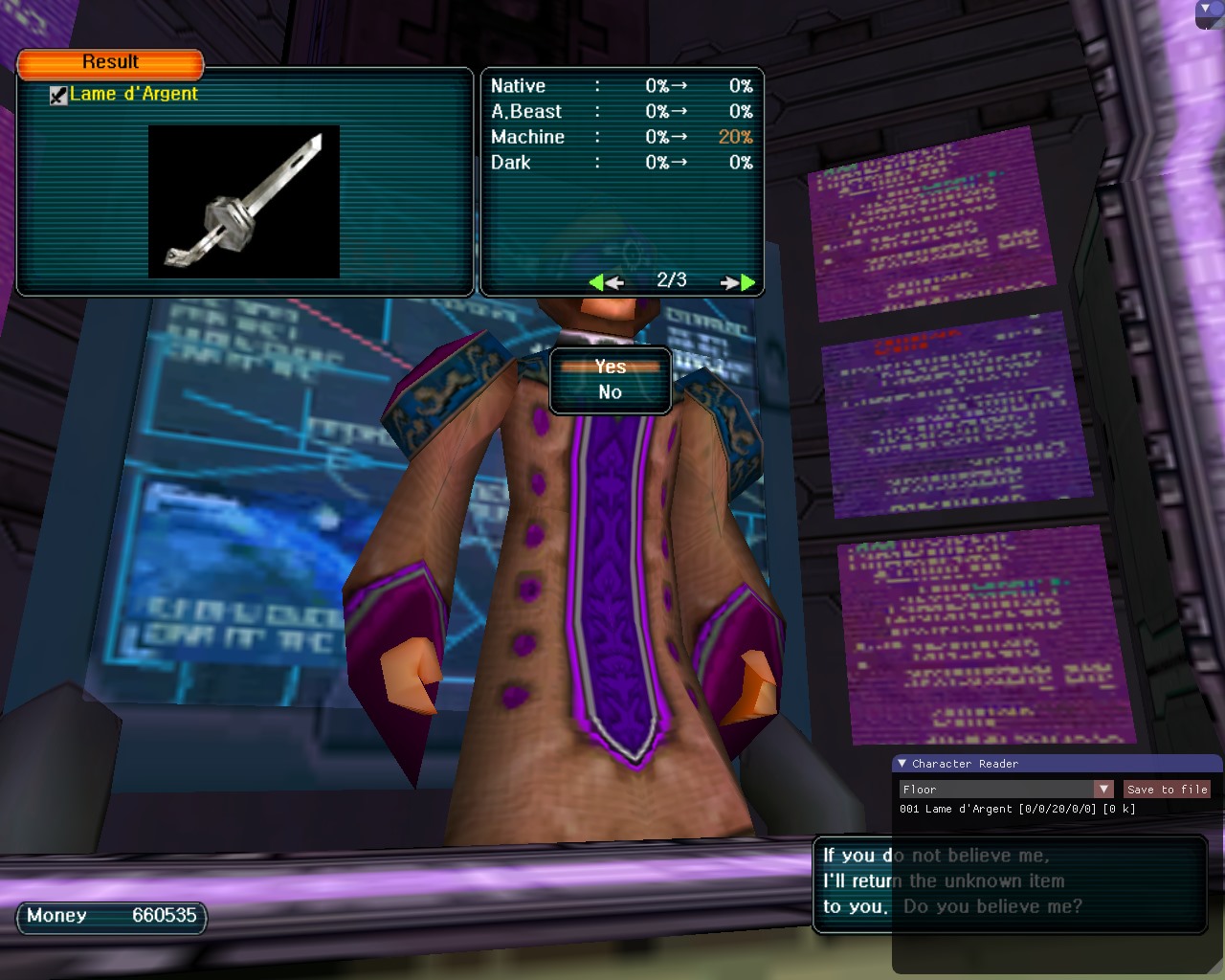Click the Save to file button
Viewport: 1225px width, 980px height.
pos(1167,790)
